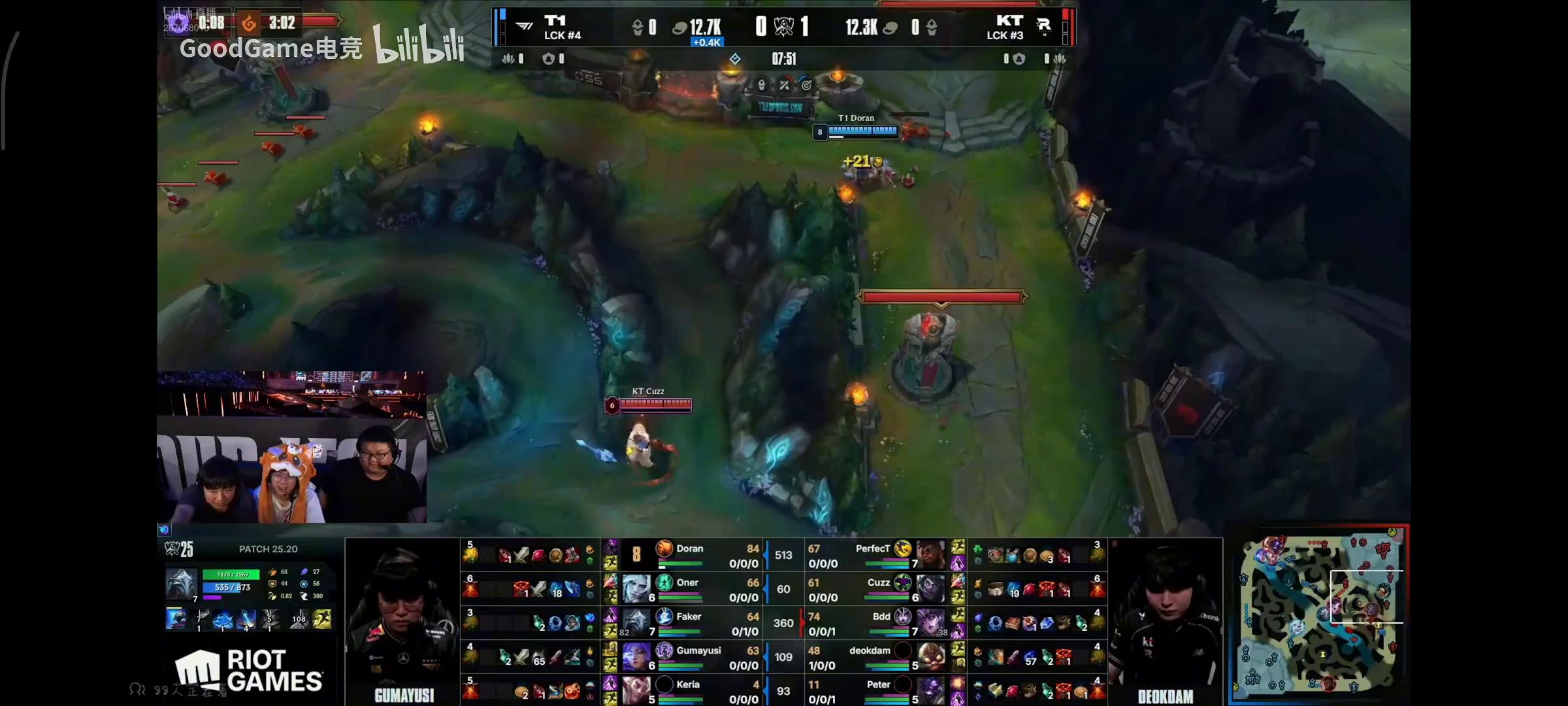Select Oner's champion portrait on the scoreboard
Screen dimensions: 1568x706
[x=634, y=588]
